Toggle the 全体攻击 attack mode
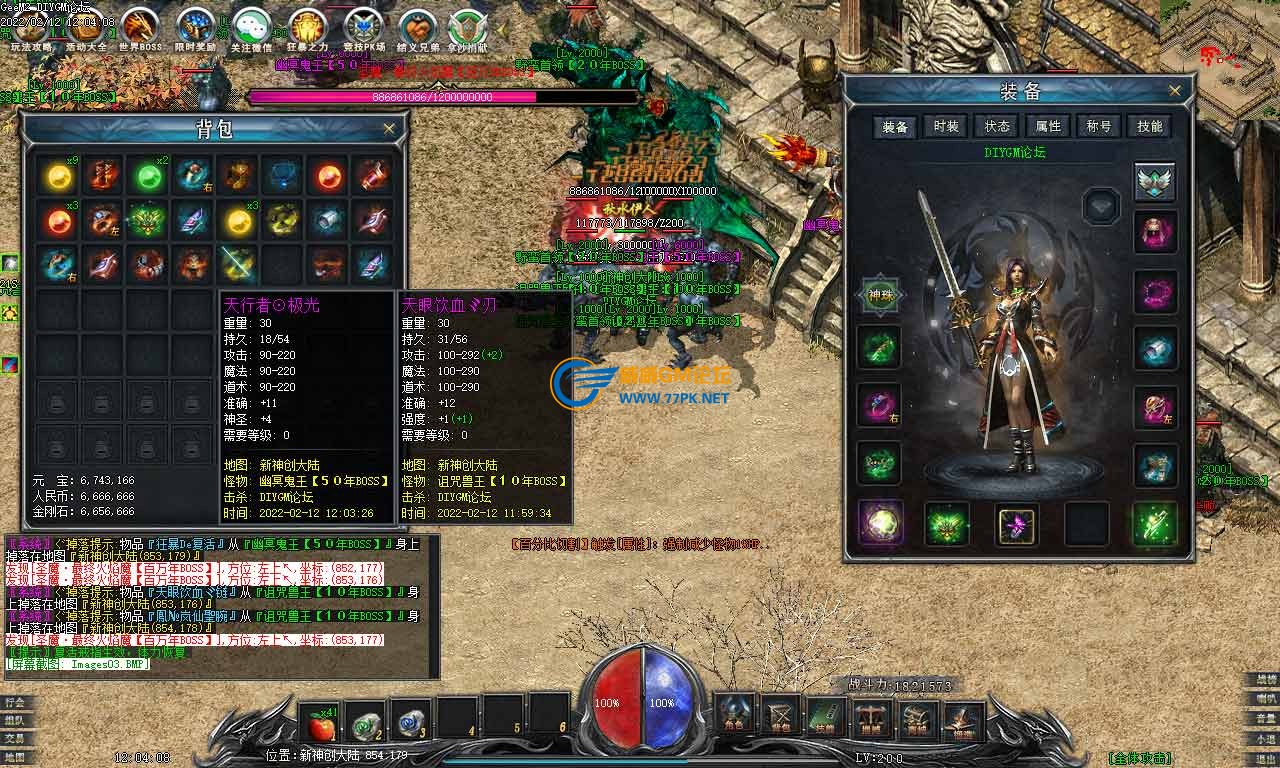 [x=1138, y=758]
